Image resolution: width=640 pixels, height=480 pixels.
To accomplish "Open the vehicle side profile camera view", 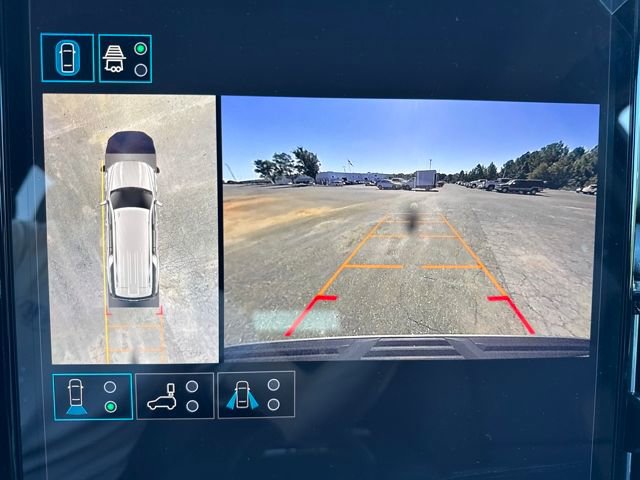I will point(175,396).
